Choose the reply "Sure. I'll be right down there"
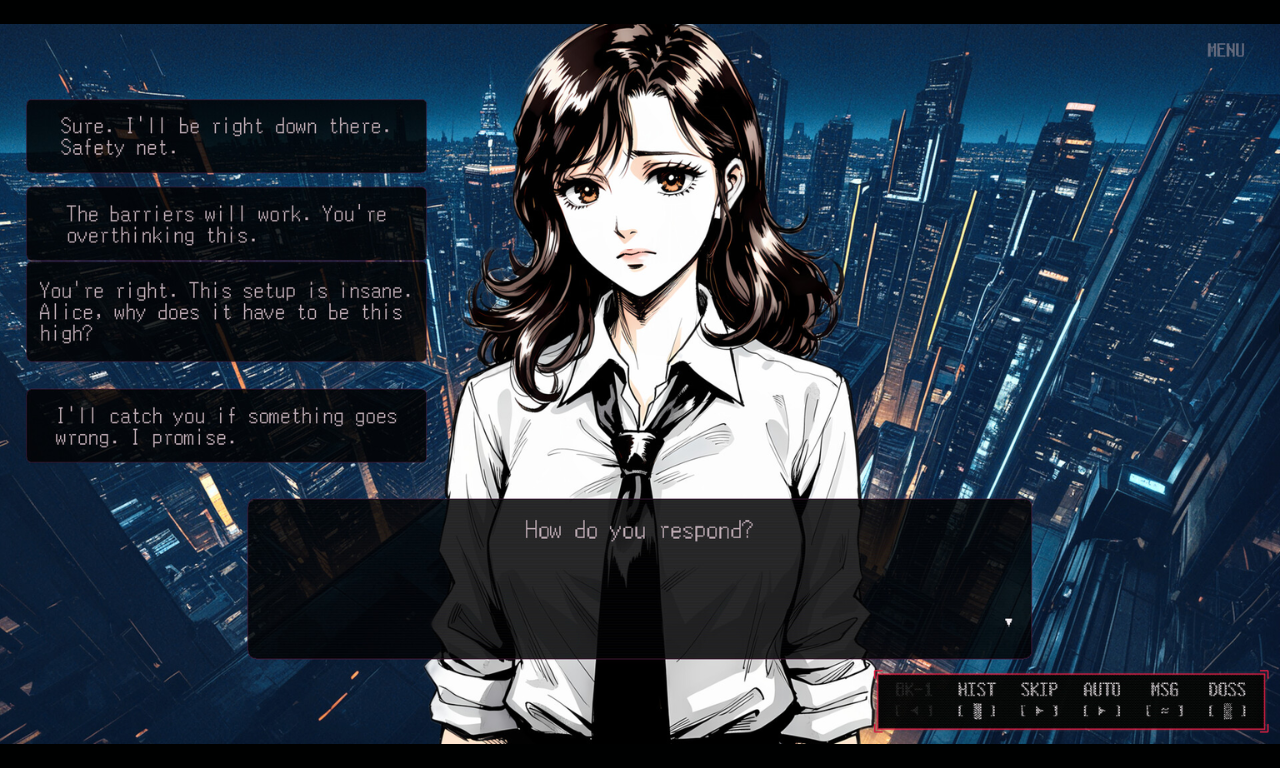This screenshot has height=768, width=1280. [226, 137]
